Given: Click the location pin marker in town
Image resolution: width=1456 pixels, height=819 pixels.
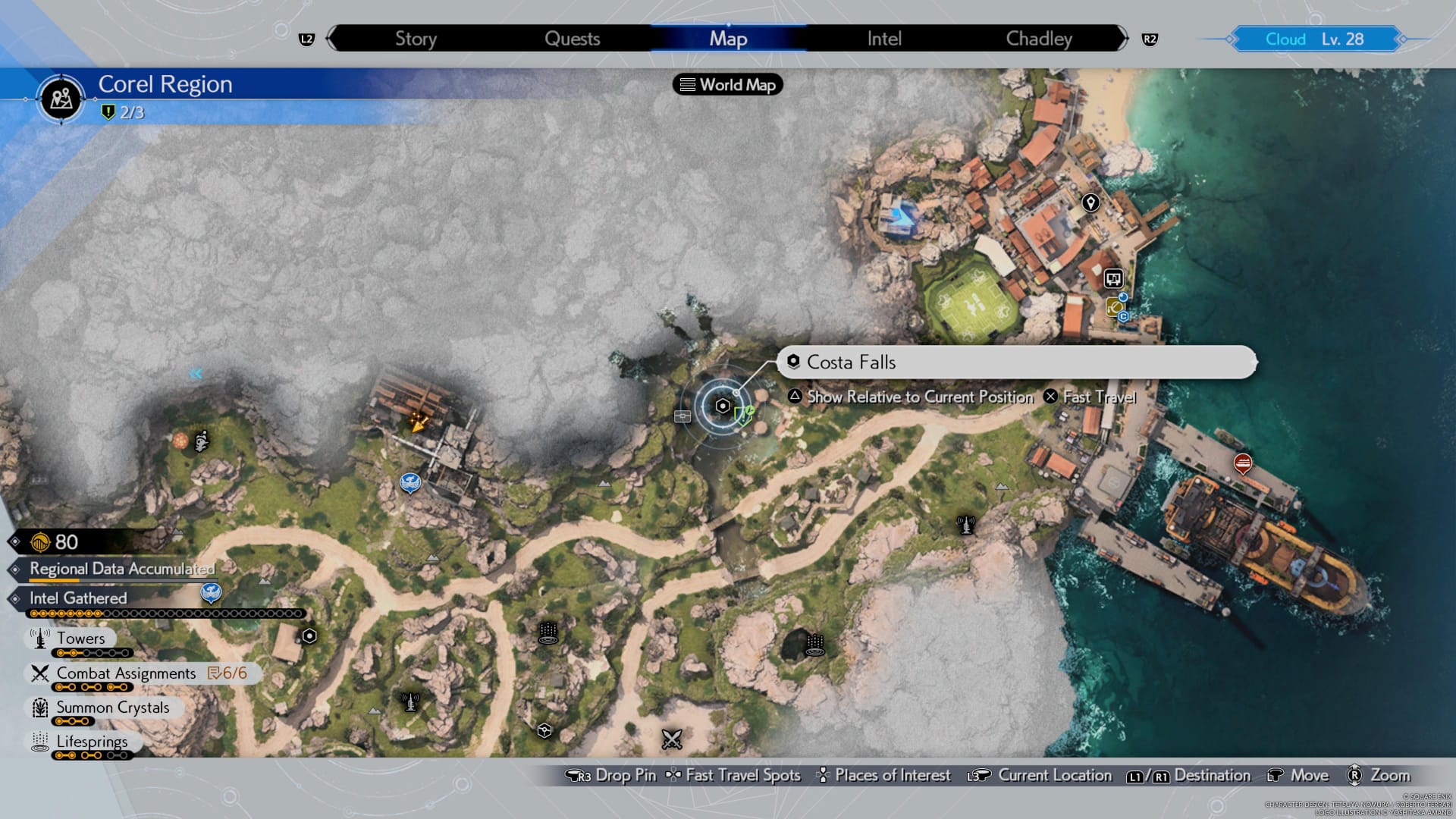Looking at the screenshot, I should [1090, 202].
